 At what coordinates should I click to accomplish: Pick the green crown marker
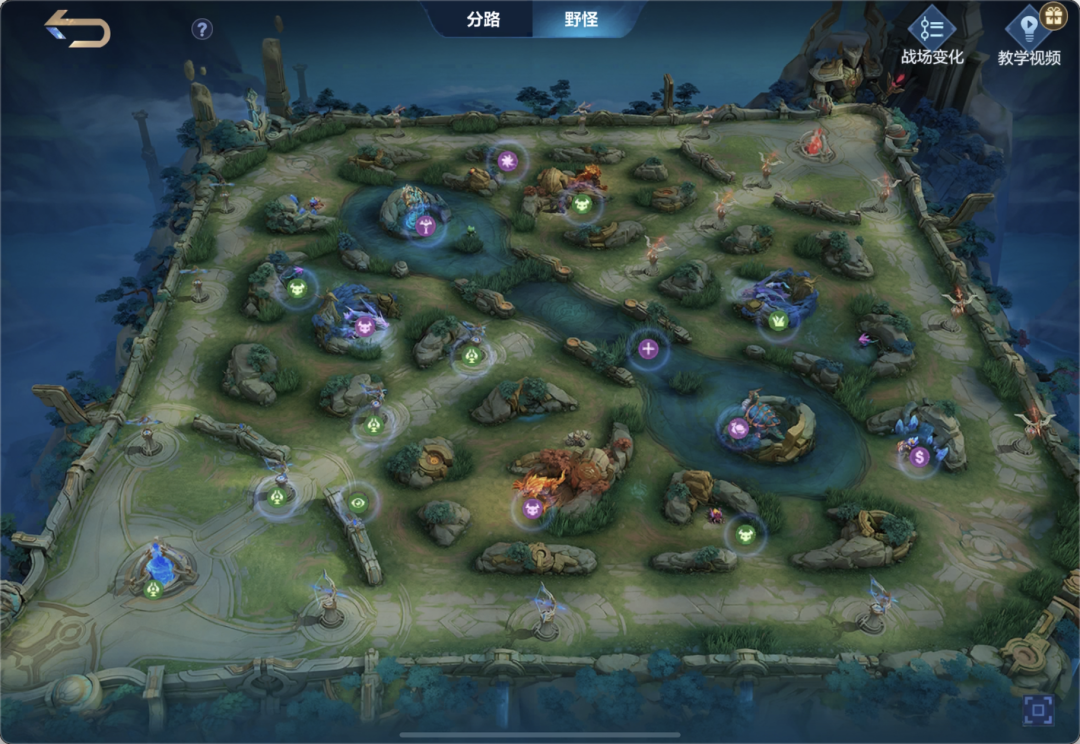coord(777,321)
